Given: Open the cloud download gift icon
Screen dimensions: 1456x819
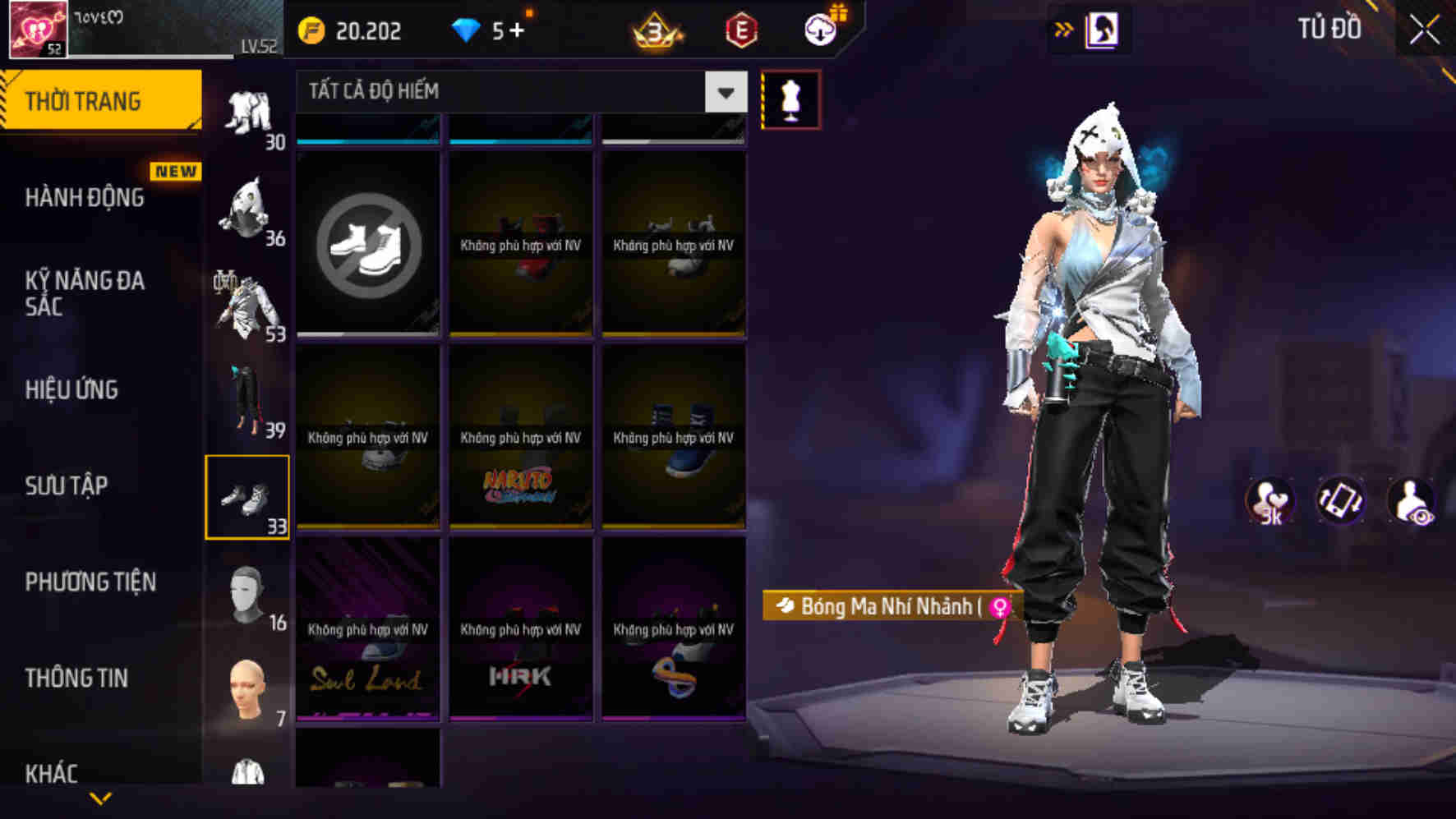Looking at the screenshot, I should pos(819,27).
